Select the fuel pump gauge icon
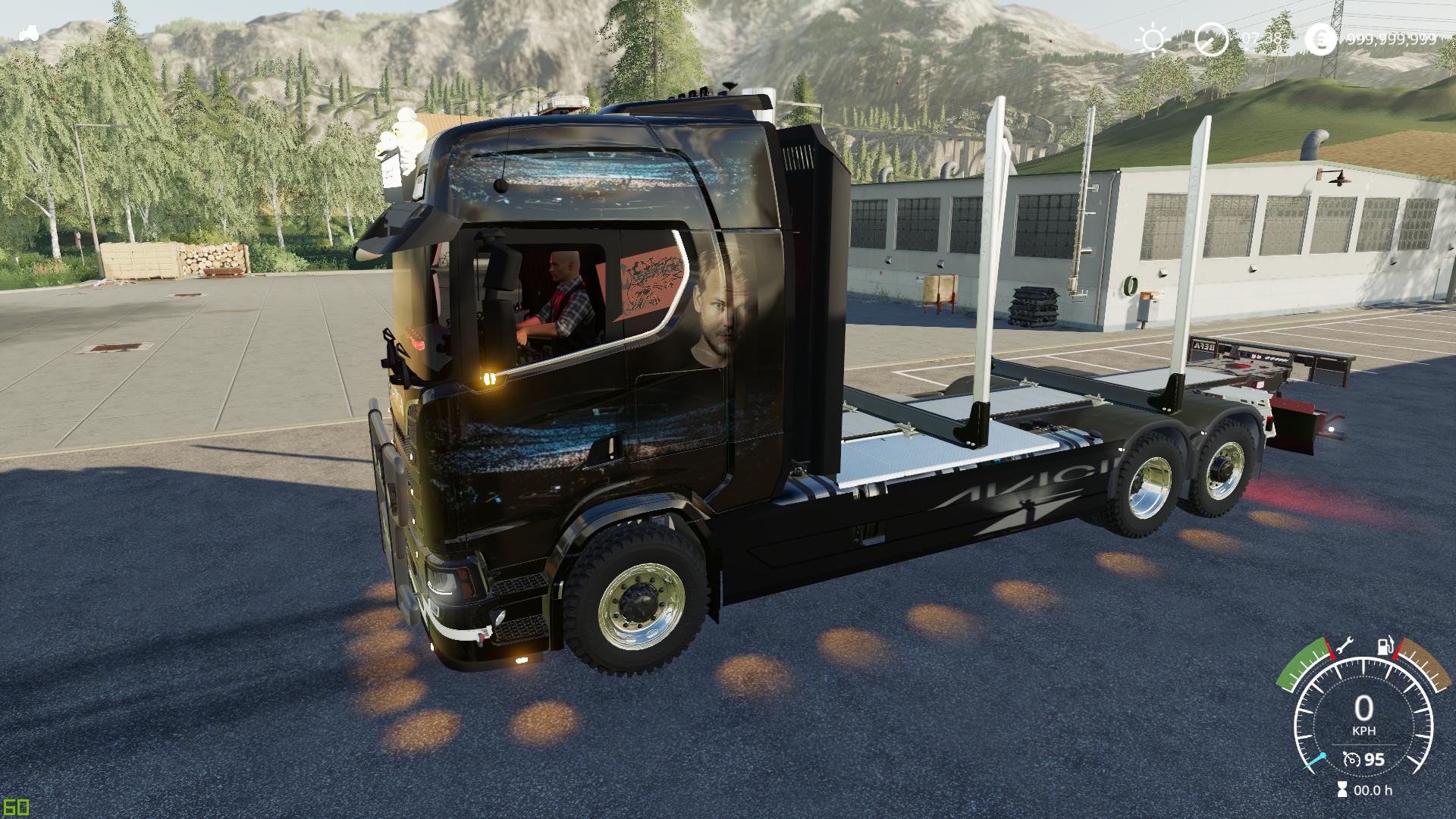Screen dimensions: 1456x819 (x=1385, y=646)
